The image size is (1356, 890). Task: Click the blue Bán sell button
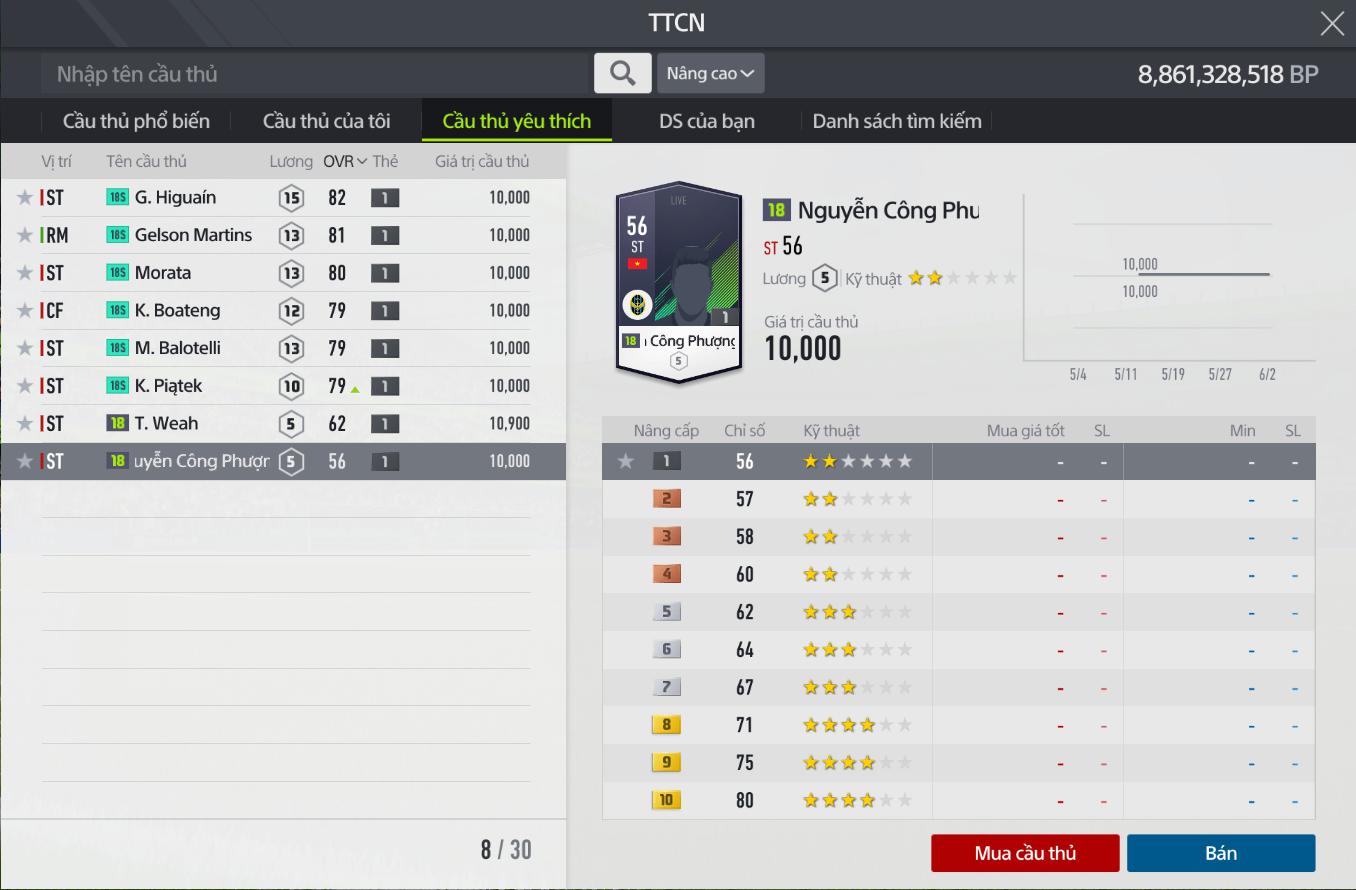point(1220,853)
